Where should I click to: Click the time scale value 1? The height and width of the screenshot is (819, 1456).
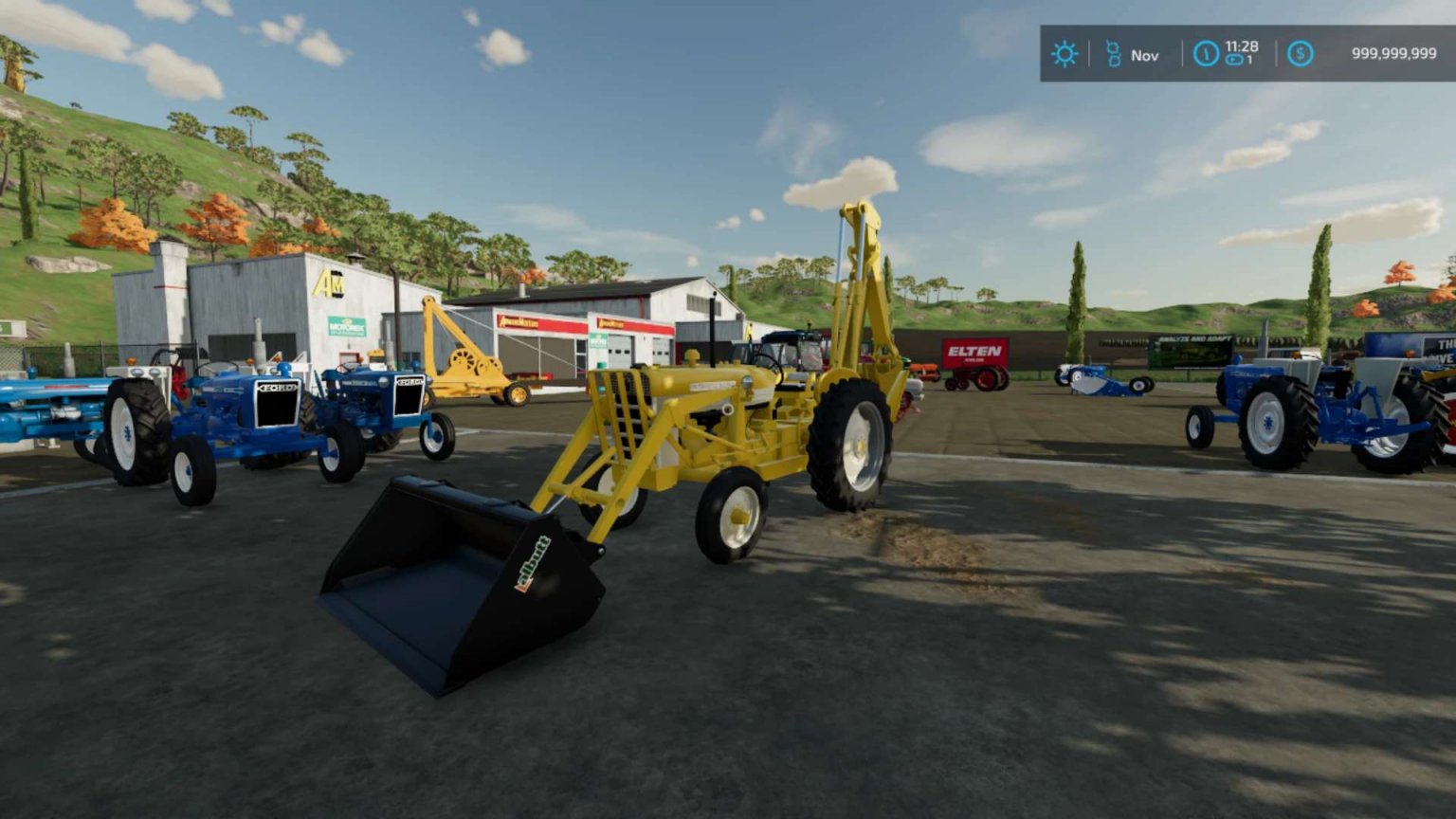tap(1247, 60)
